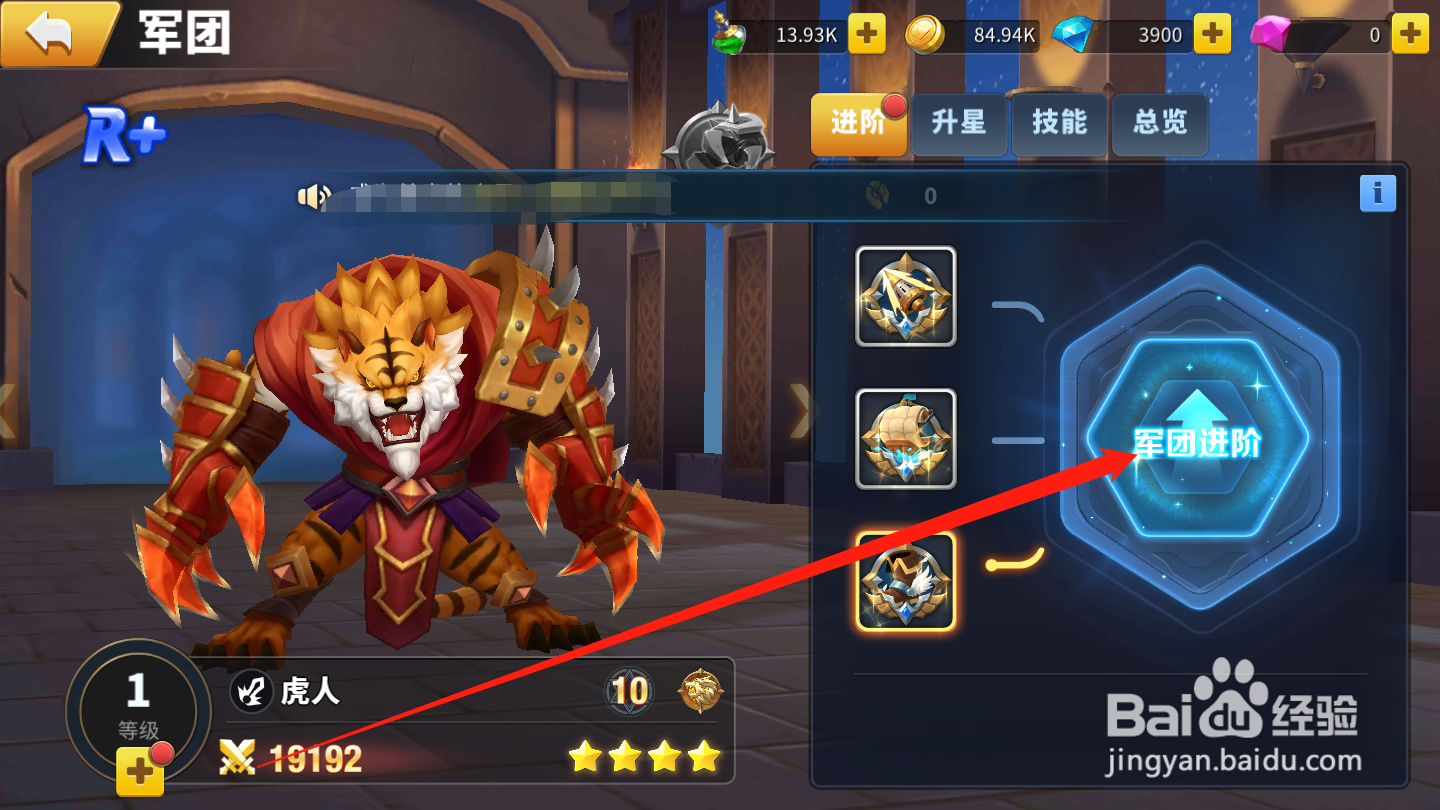Viewport: 1440px width, 810px height.
Task: Open the green potion currency panel
Action: (726, 35)
